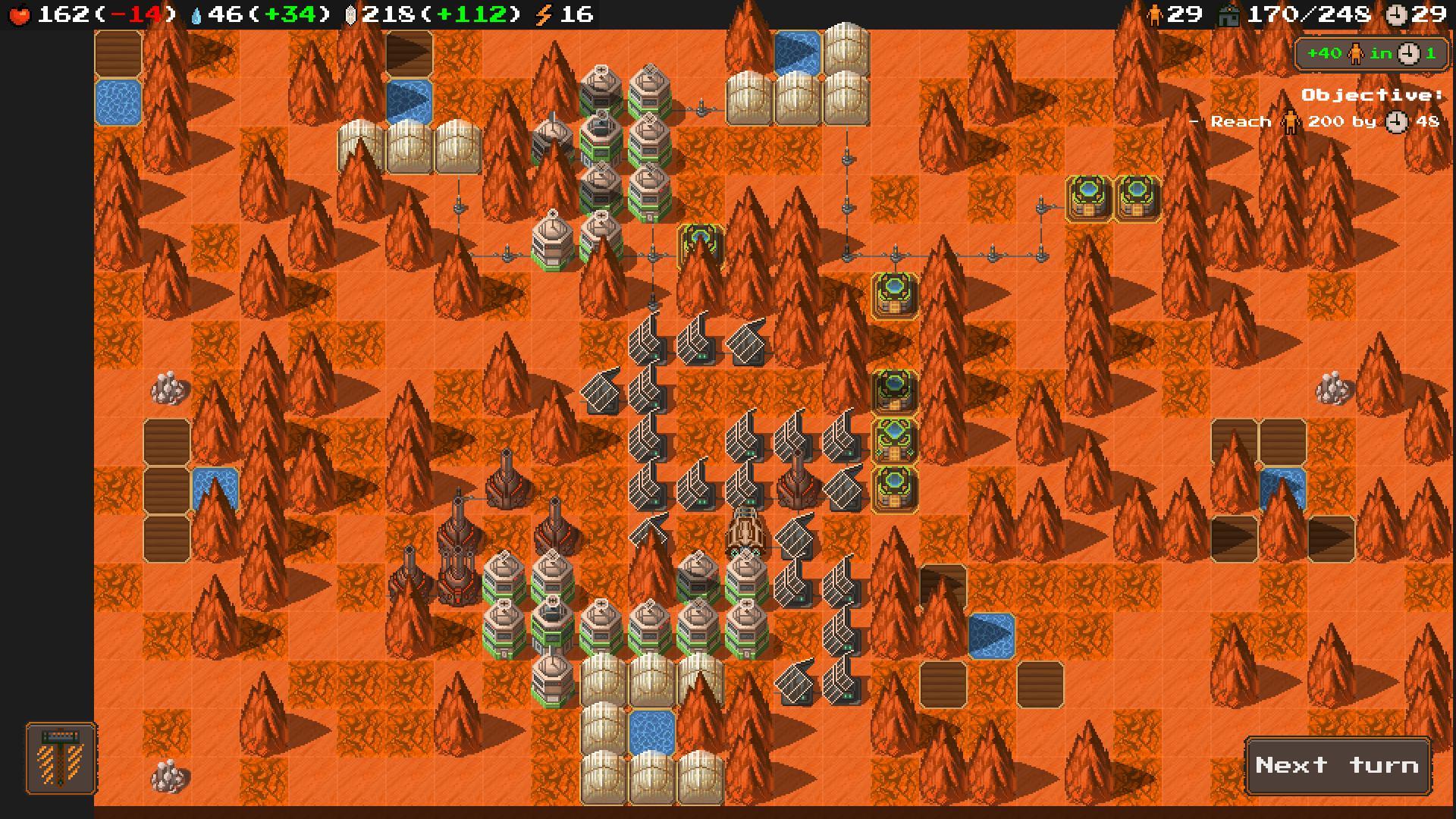Click the ore shield resource icon
This screenshot has width=1456, height=819.
349,13
